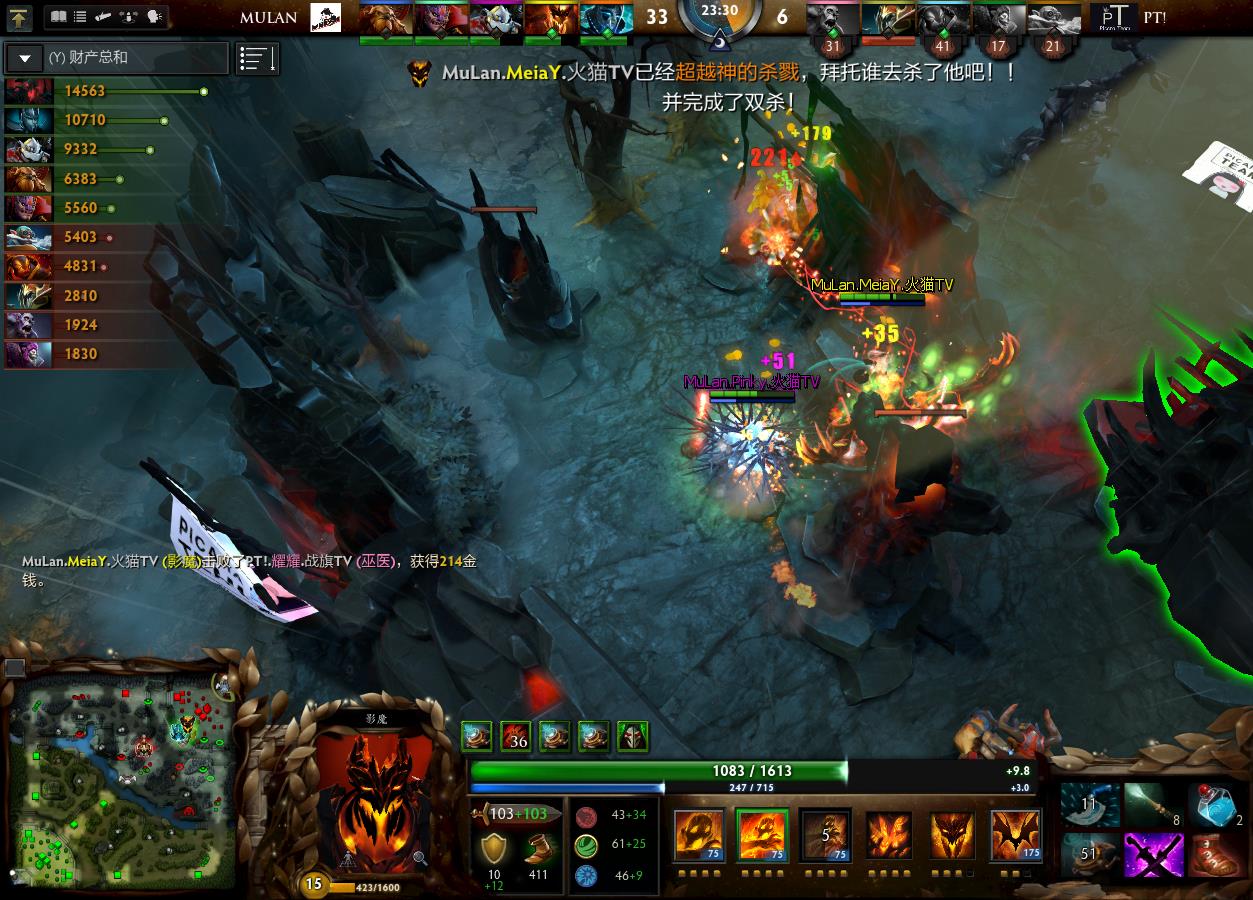The height and width of the screenshot is (900, 1253).
Task: Click the speaking-head icon in top toolbar
Action: point(154,17)
